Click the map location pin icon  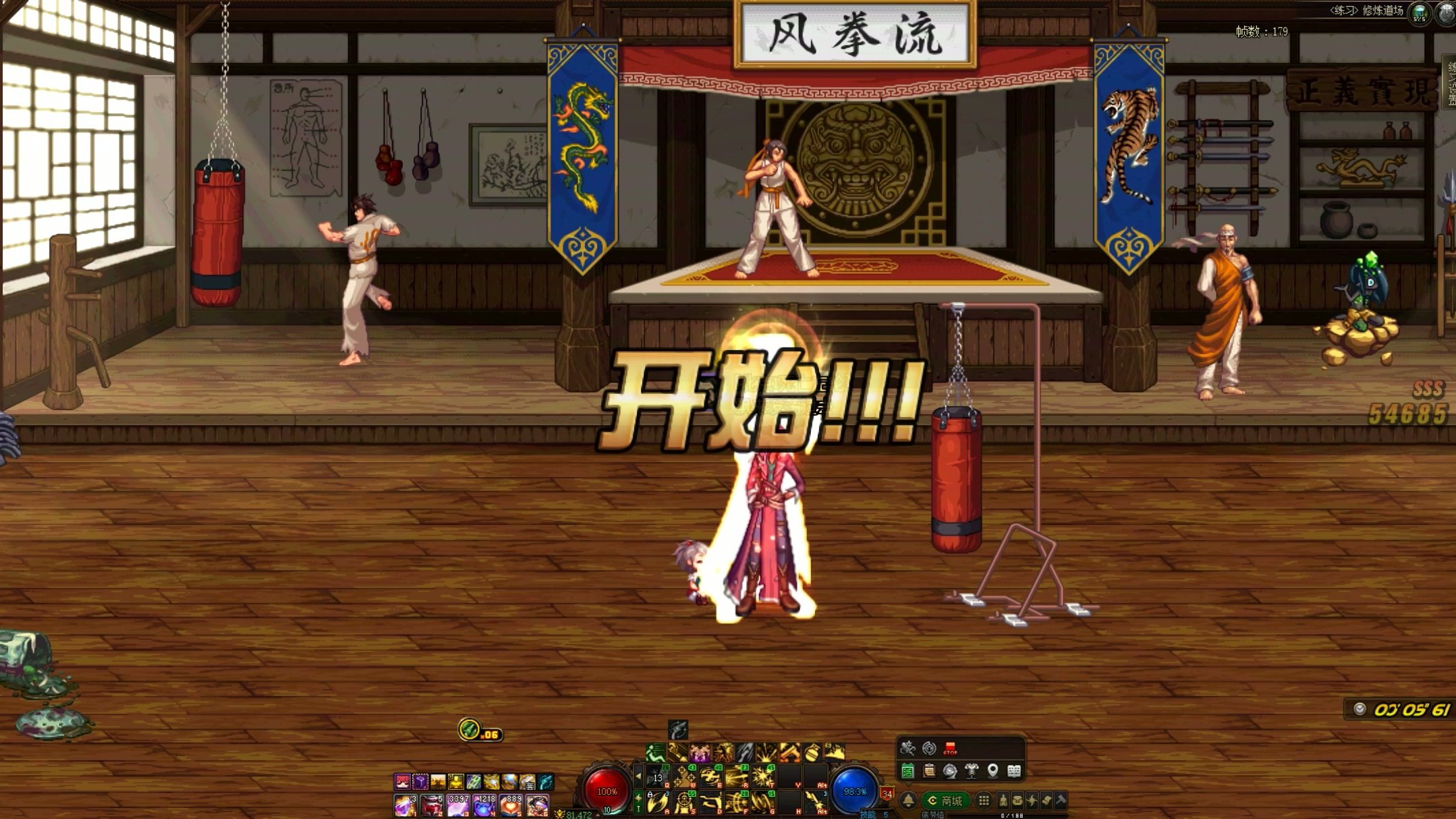point(992,771)
